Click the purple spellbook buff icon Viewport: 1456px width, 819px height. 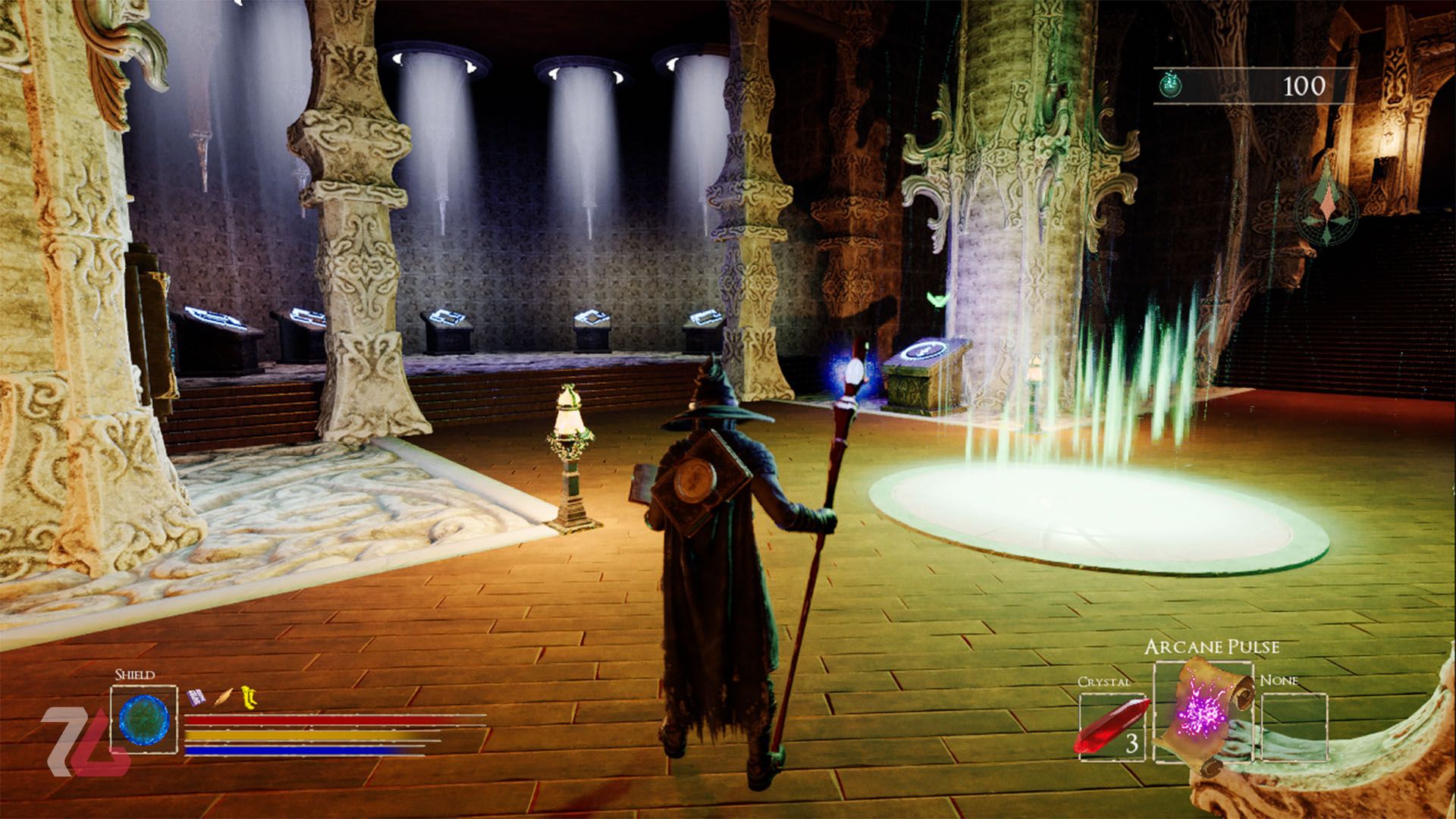click(x=196, y=696)
